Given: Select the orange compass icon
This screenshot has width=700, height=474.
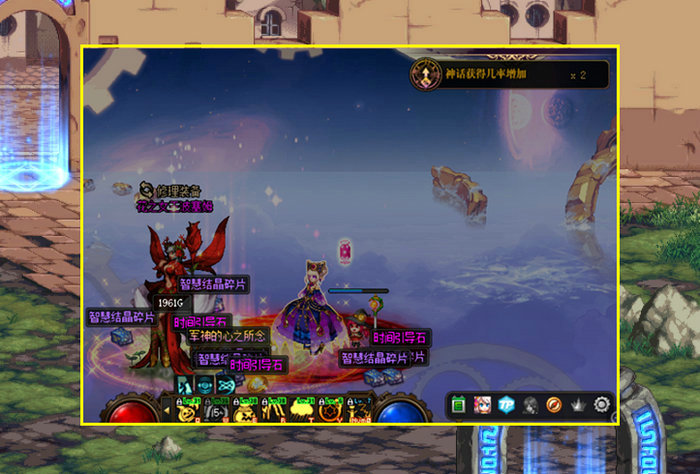Looking at the screenshot, I should point(553,405).
